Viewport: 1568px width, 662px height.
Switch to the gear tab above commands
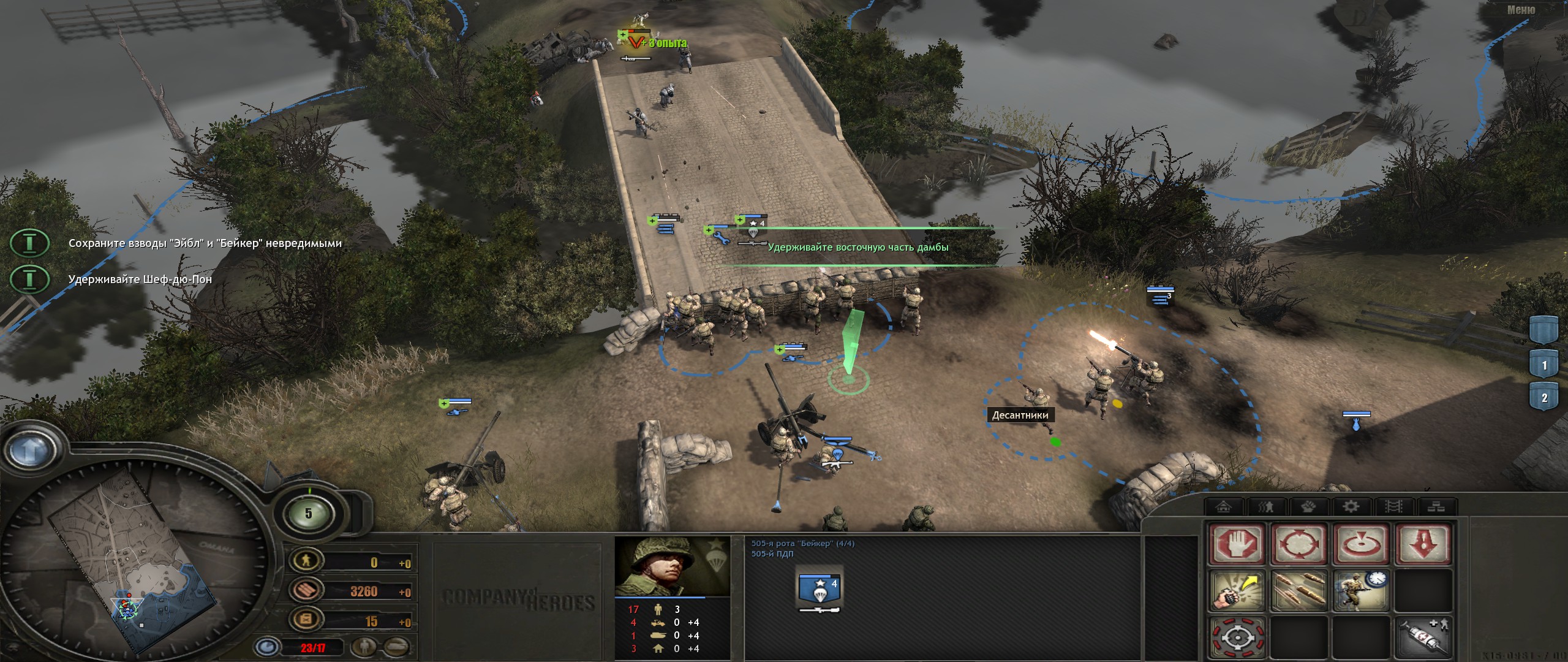tap(1351, 507)
